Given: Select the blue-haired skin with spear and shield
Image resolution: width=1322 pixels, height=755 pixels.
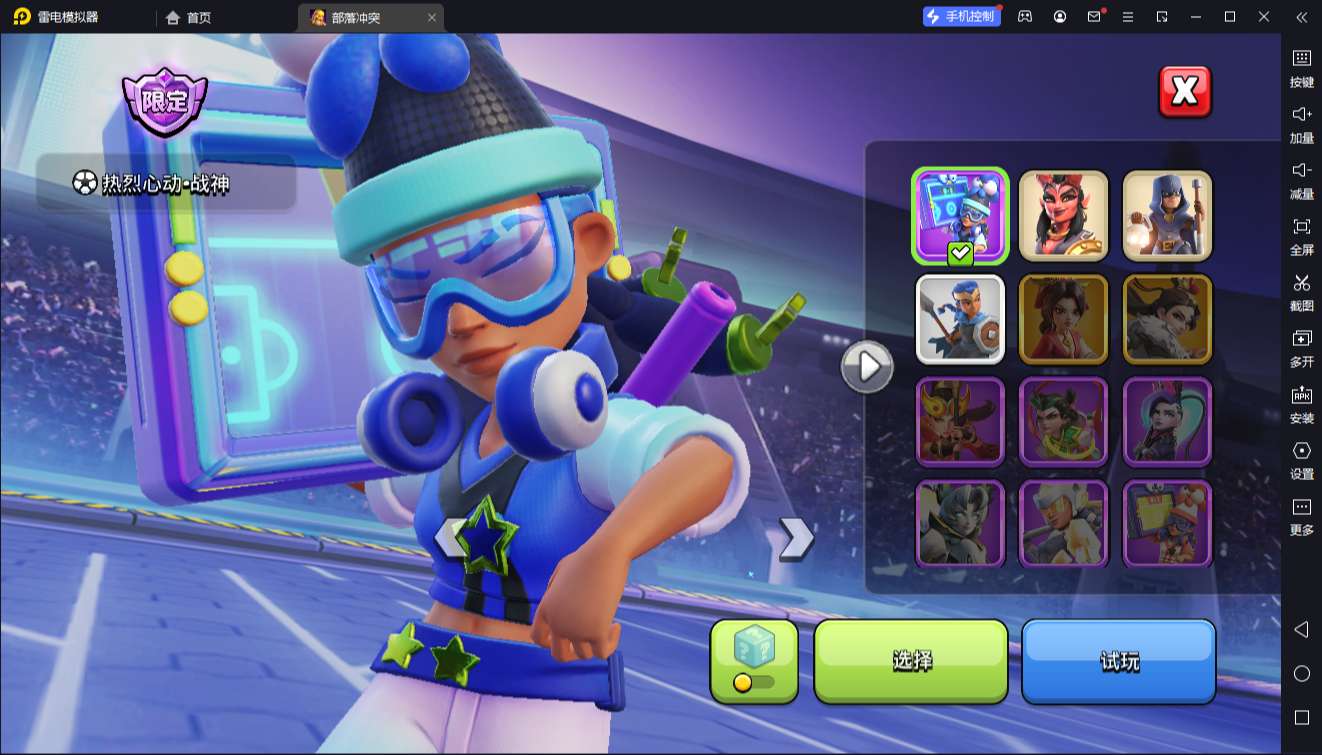Looking at the screenshot, I should pos(960,319).
